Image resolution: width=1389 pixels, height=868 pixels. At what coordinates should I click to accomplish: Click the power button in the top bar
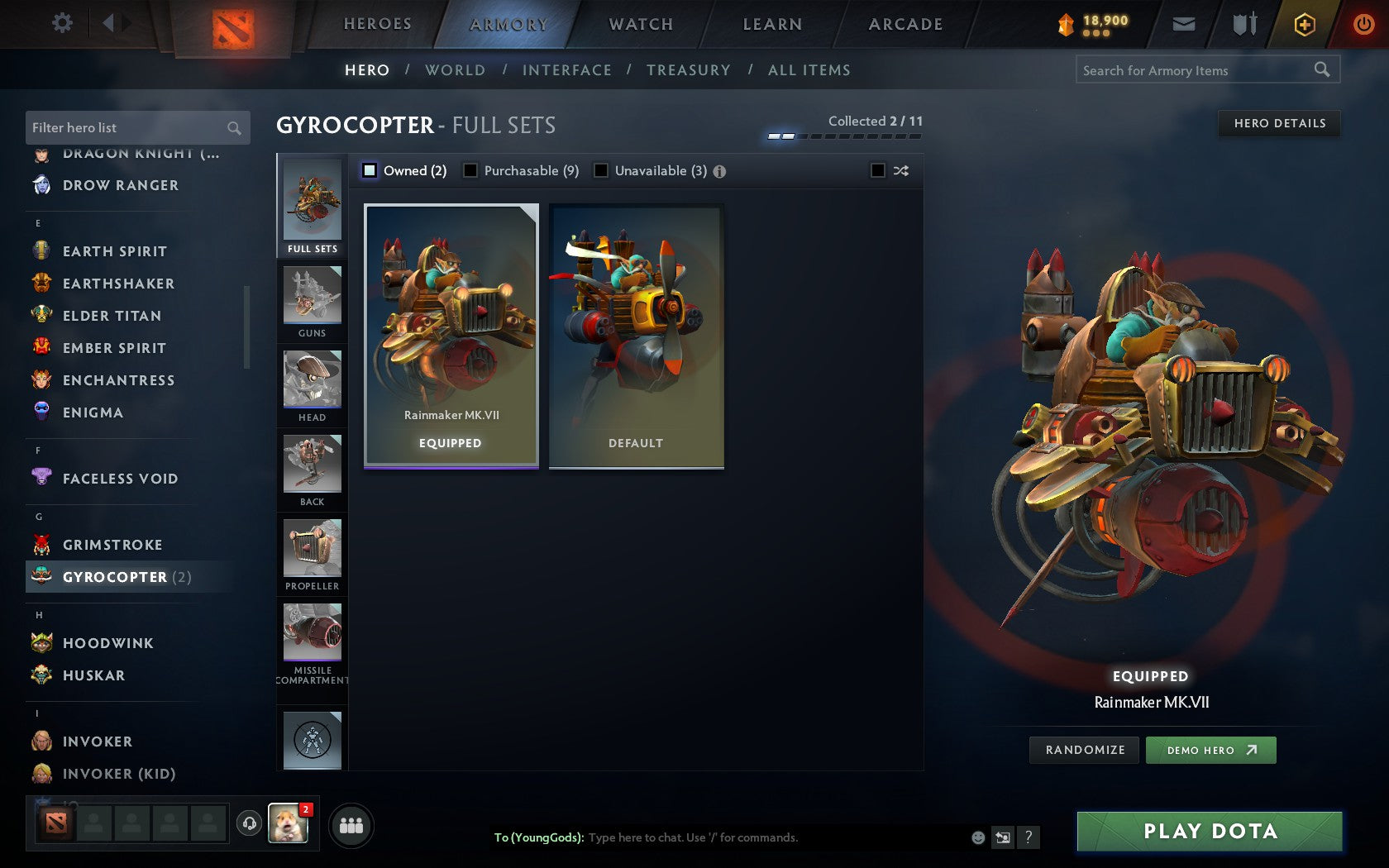[x=1363, y=24]
